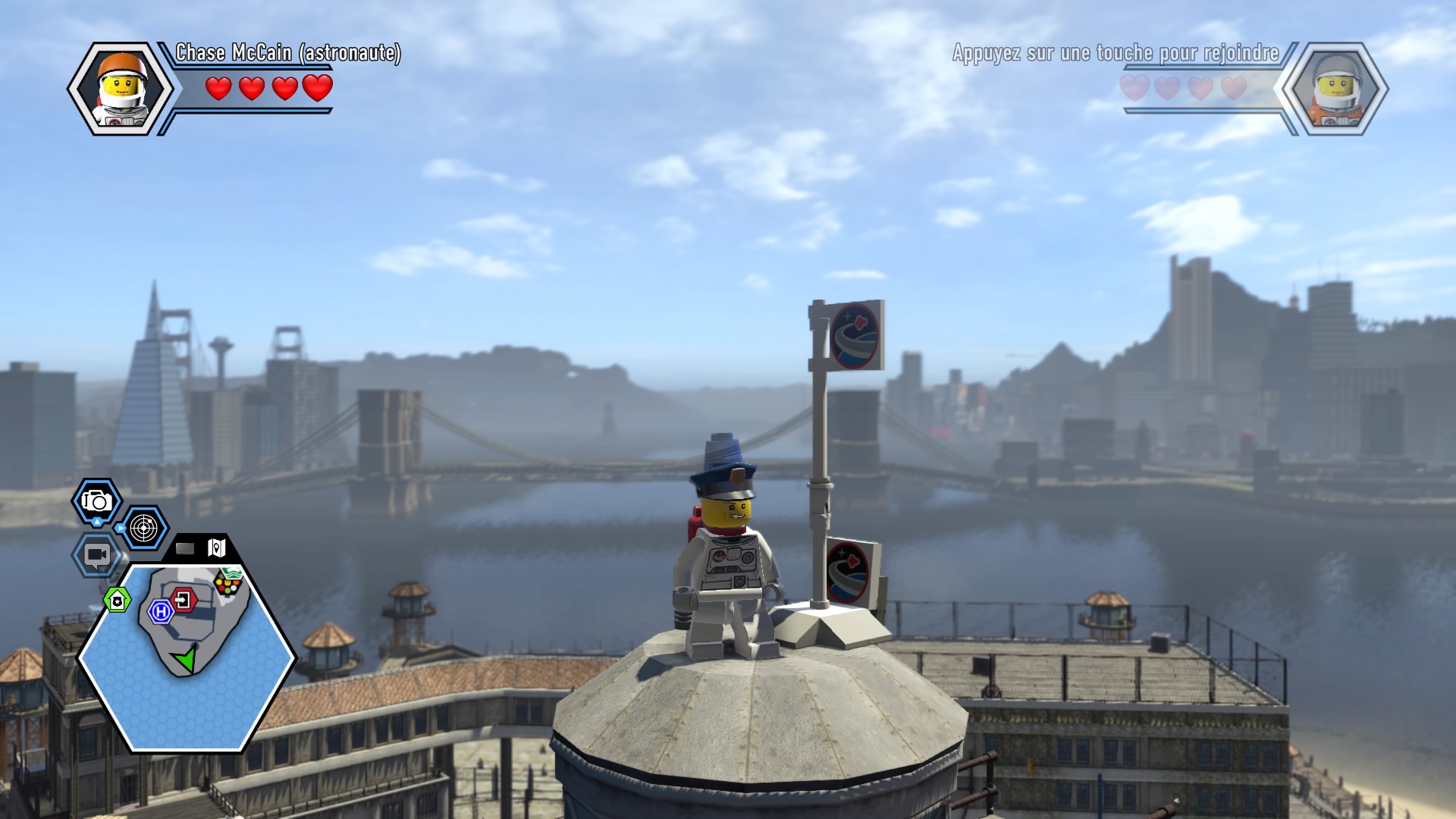The image size is (1456, 819).
Task: Click the hexagonal minimap
Action: pyautogui.click(x=186, y=657)
